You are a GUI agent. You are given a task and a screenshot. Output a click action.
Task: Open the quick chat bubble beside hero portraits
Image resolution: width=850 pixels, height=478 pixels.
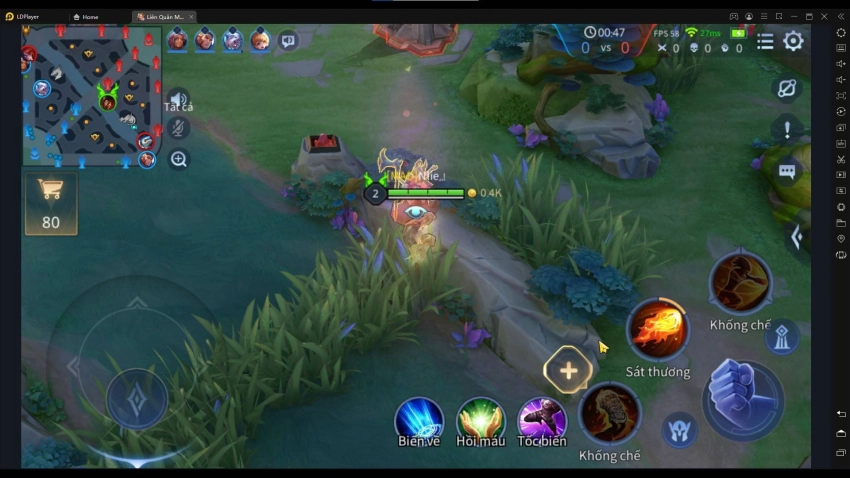(x=288, y=41)
